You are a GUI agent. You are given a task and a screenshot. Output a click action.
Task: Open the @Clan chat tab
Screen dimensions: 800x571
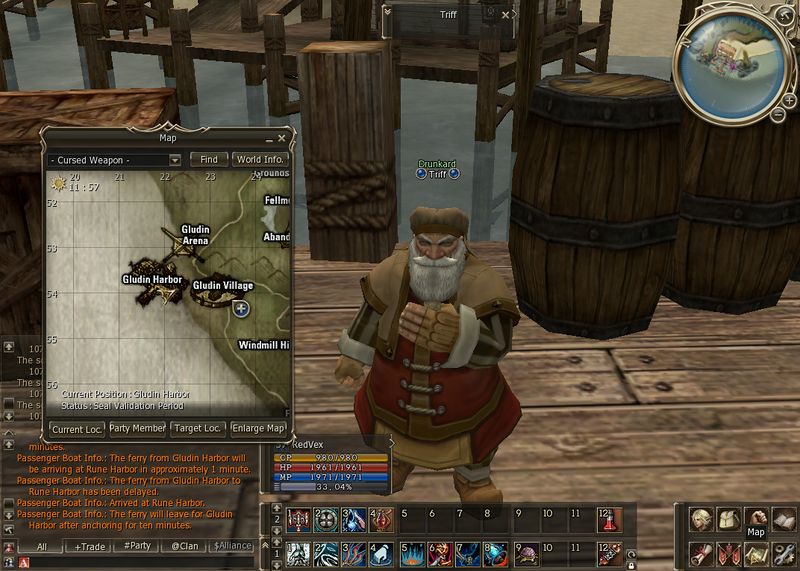[x=185, y=546]
